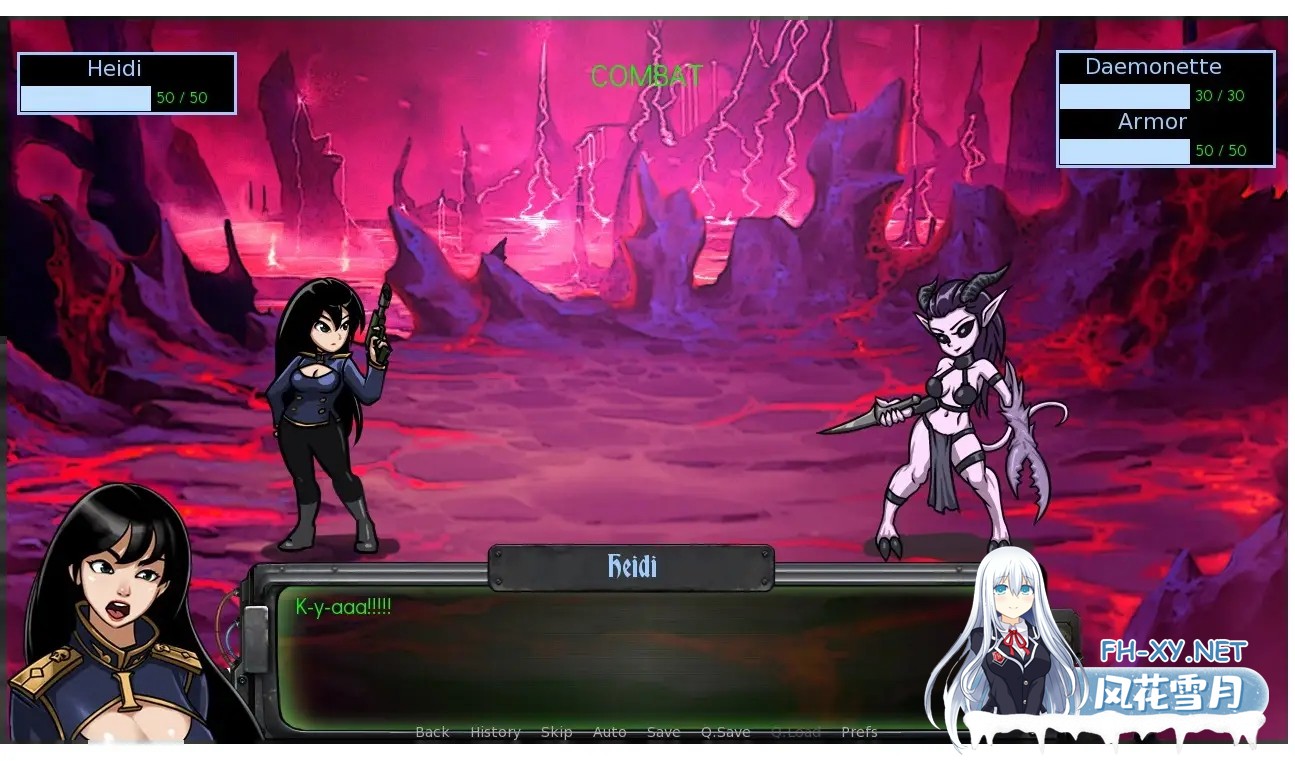Enable Skip mode for dialogue
This screenshot has width=1295, height=761.
click(557, 732)
